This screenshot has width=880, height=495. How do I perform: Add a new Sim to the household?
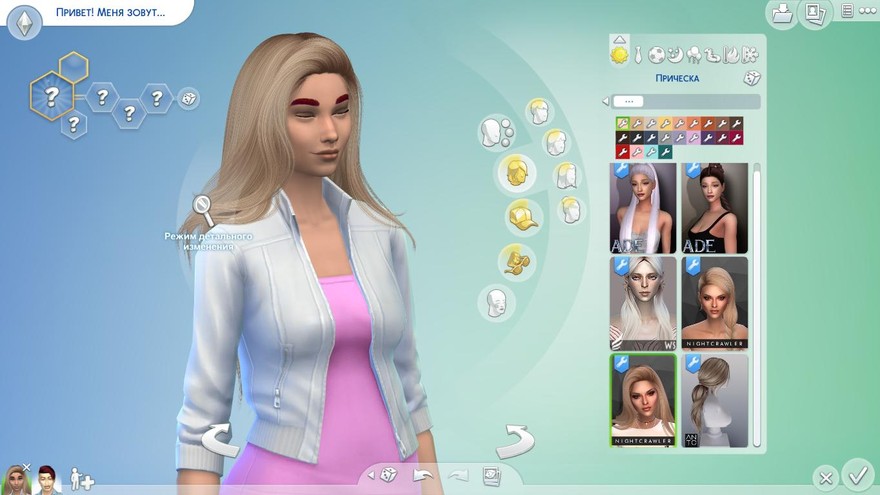[82, 480]
